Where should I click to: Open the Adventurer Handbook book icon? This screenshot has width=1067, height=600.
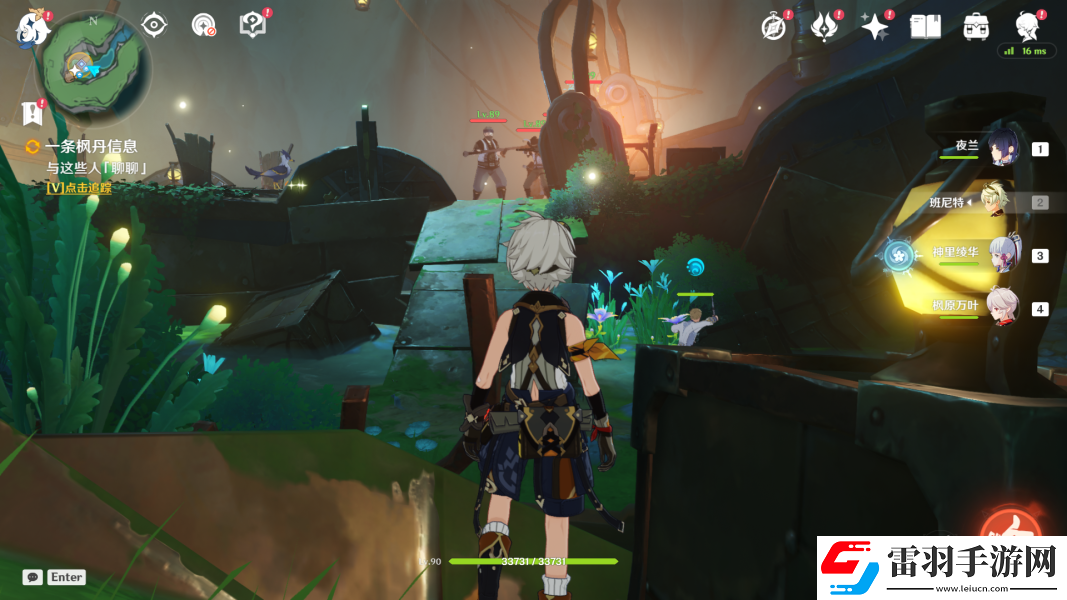tap(925, 27)
